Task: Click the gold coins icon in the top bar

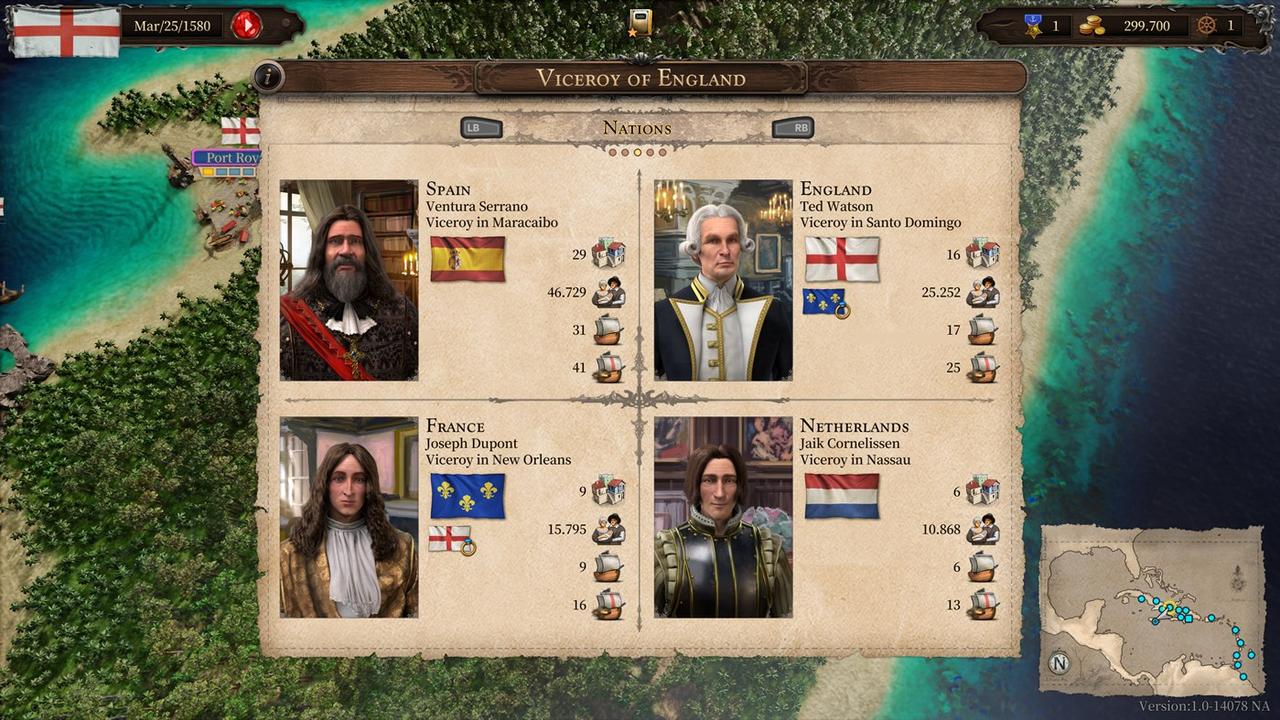Action: (1094, 25)
